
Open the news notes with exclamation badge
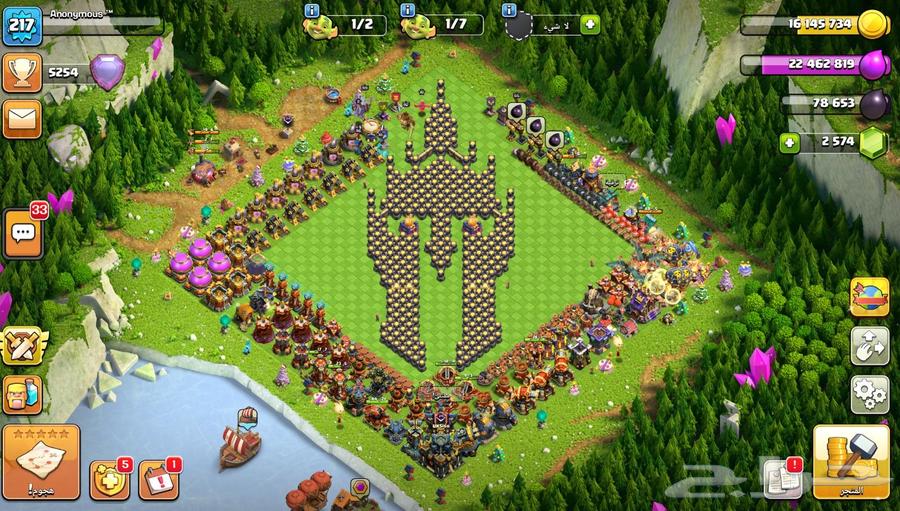781,479
